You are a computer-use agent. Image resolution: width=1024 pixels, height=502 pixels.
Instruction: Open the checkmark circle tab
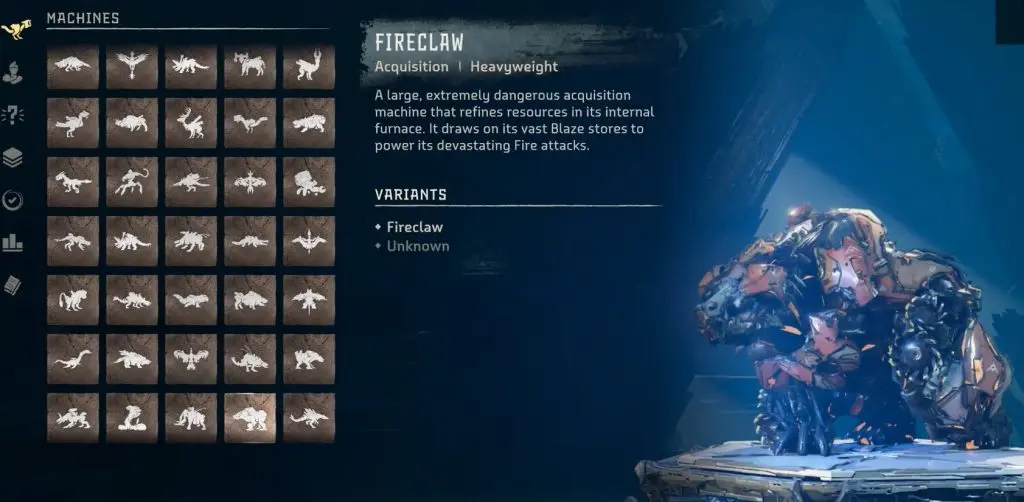click(x=14, y=200)
